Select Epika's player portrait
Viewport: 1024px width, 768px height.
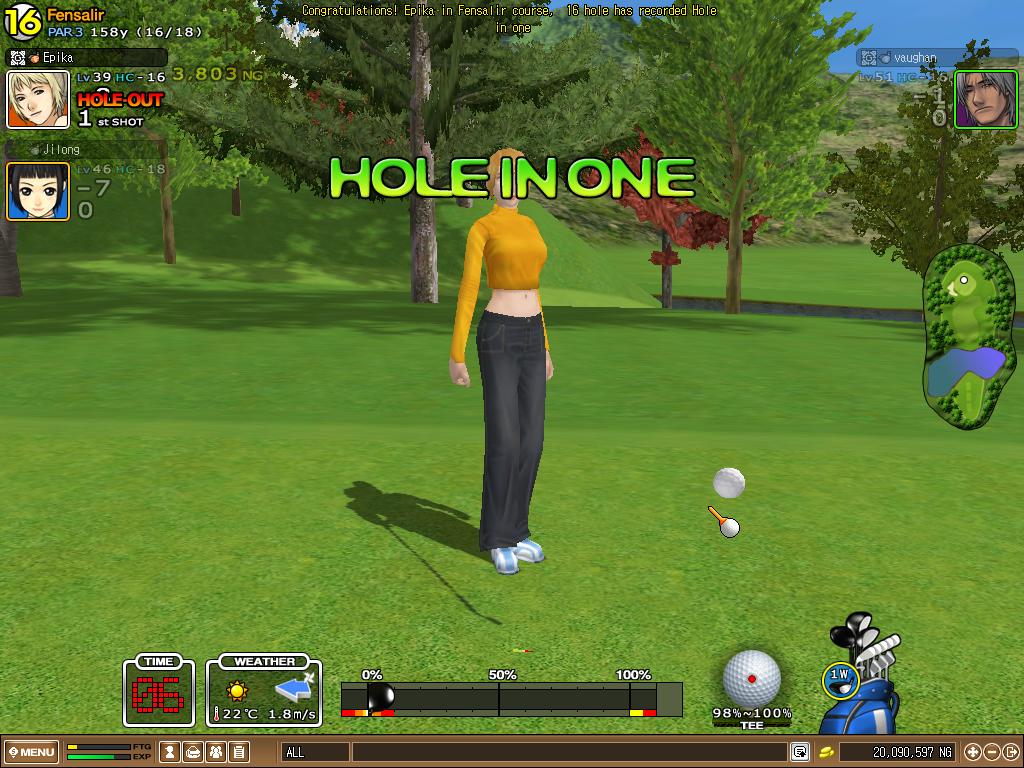38,99
